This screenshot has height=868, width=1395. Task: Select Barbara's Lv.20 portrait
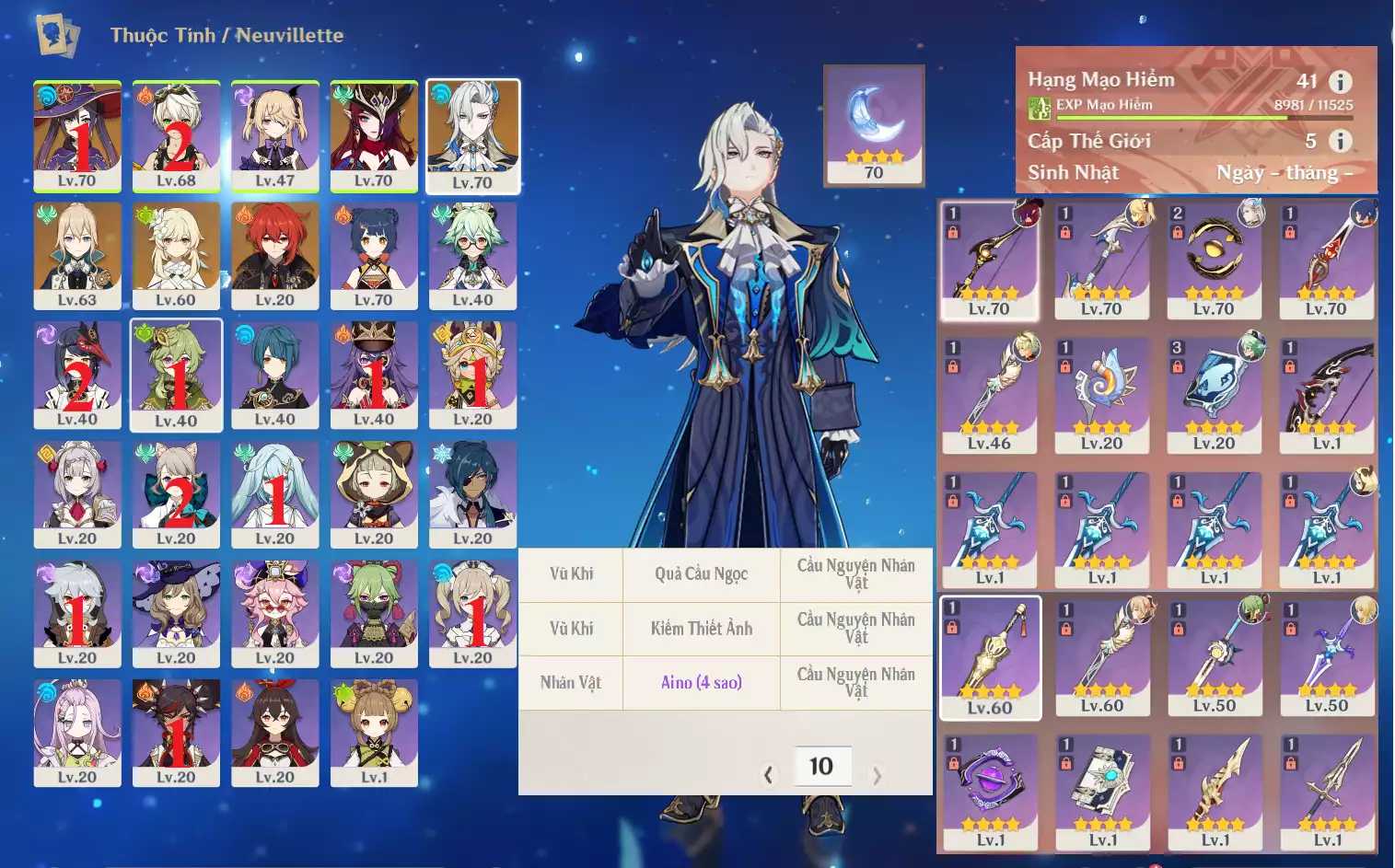pyautogui.click(x=472, y=614)
